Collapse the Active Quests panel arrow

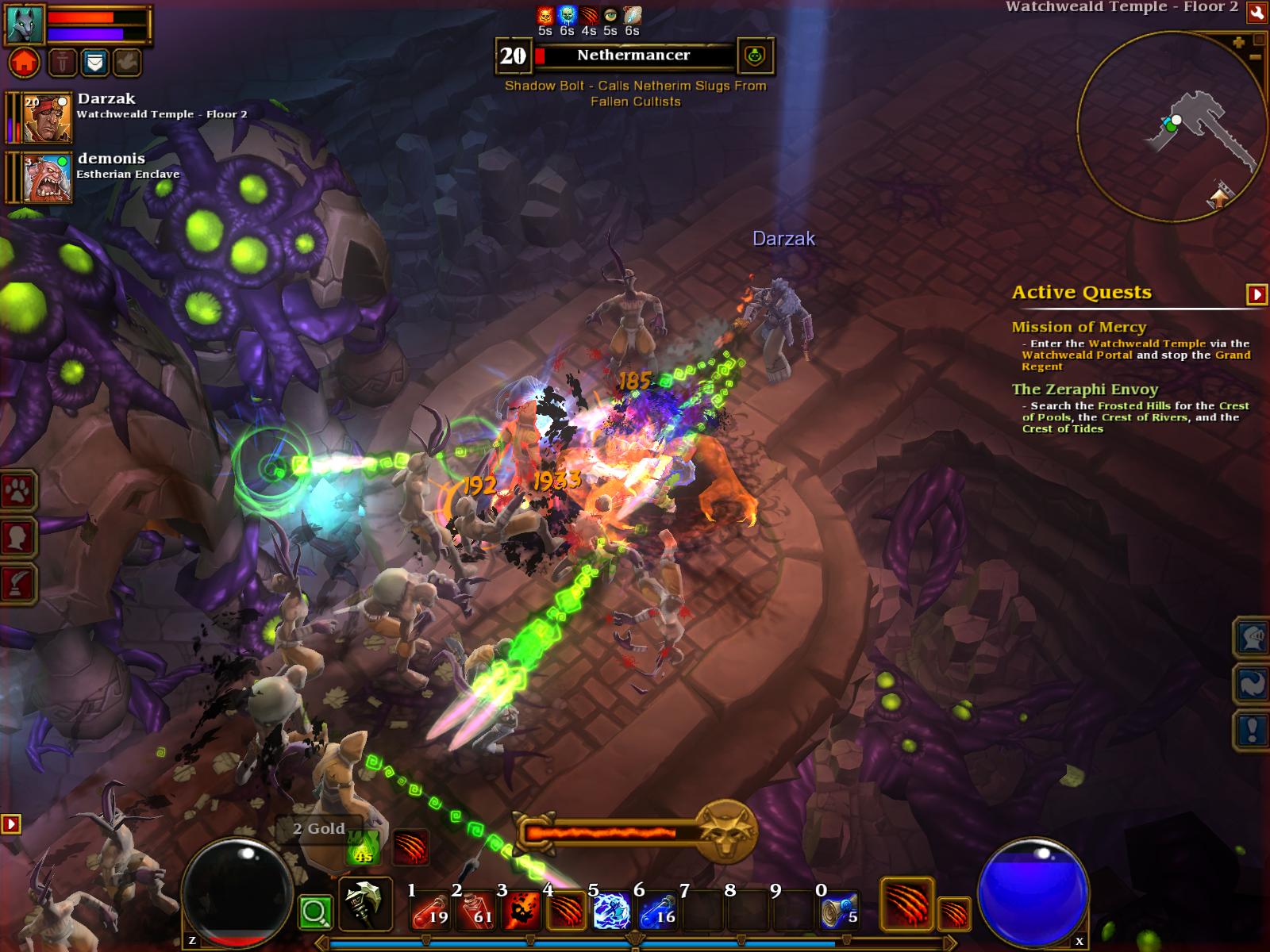[x=1257, y=294]
